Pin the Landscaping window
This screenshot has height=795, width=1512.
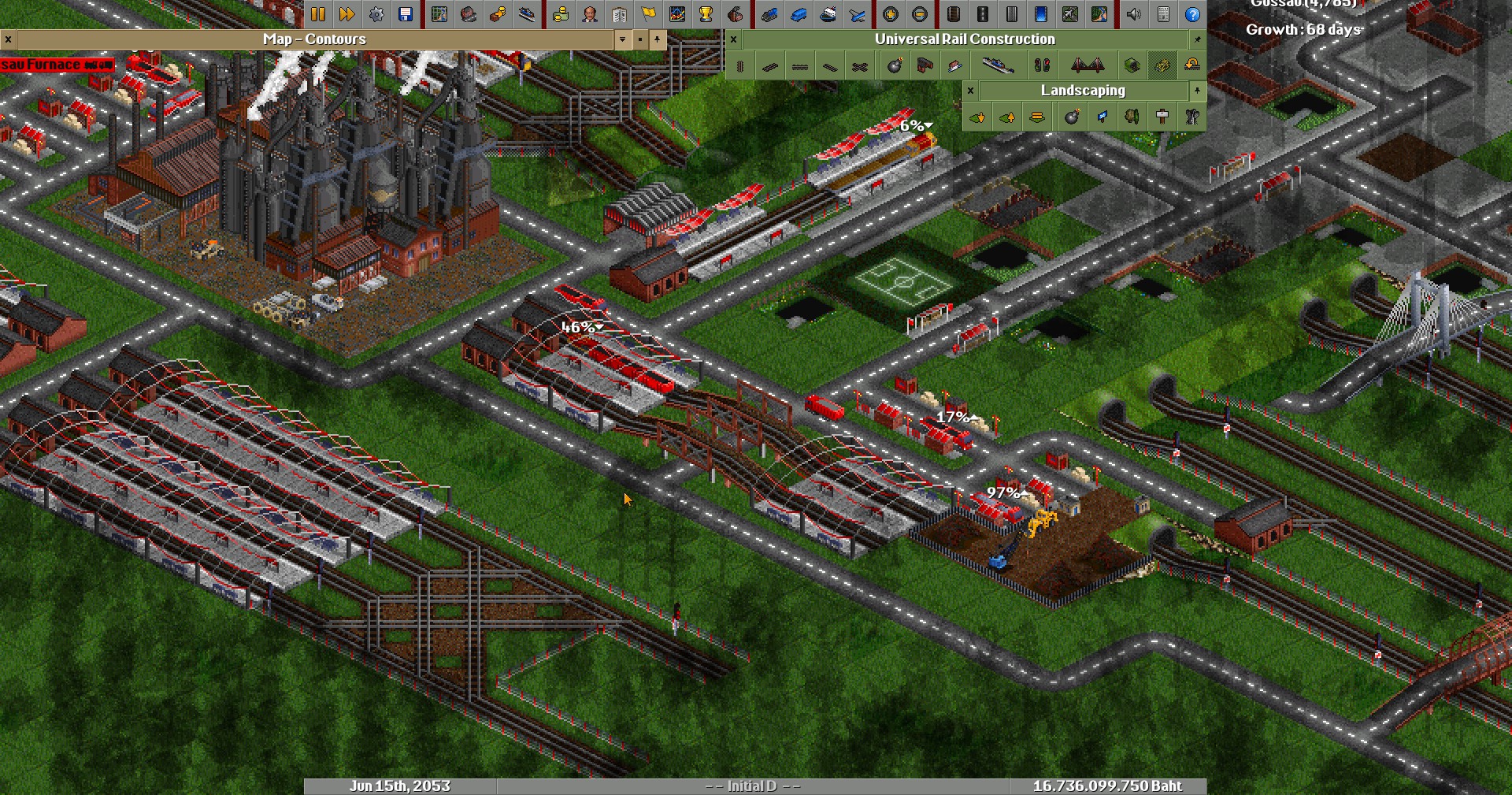tap(1197, 91)
